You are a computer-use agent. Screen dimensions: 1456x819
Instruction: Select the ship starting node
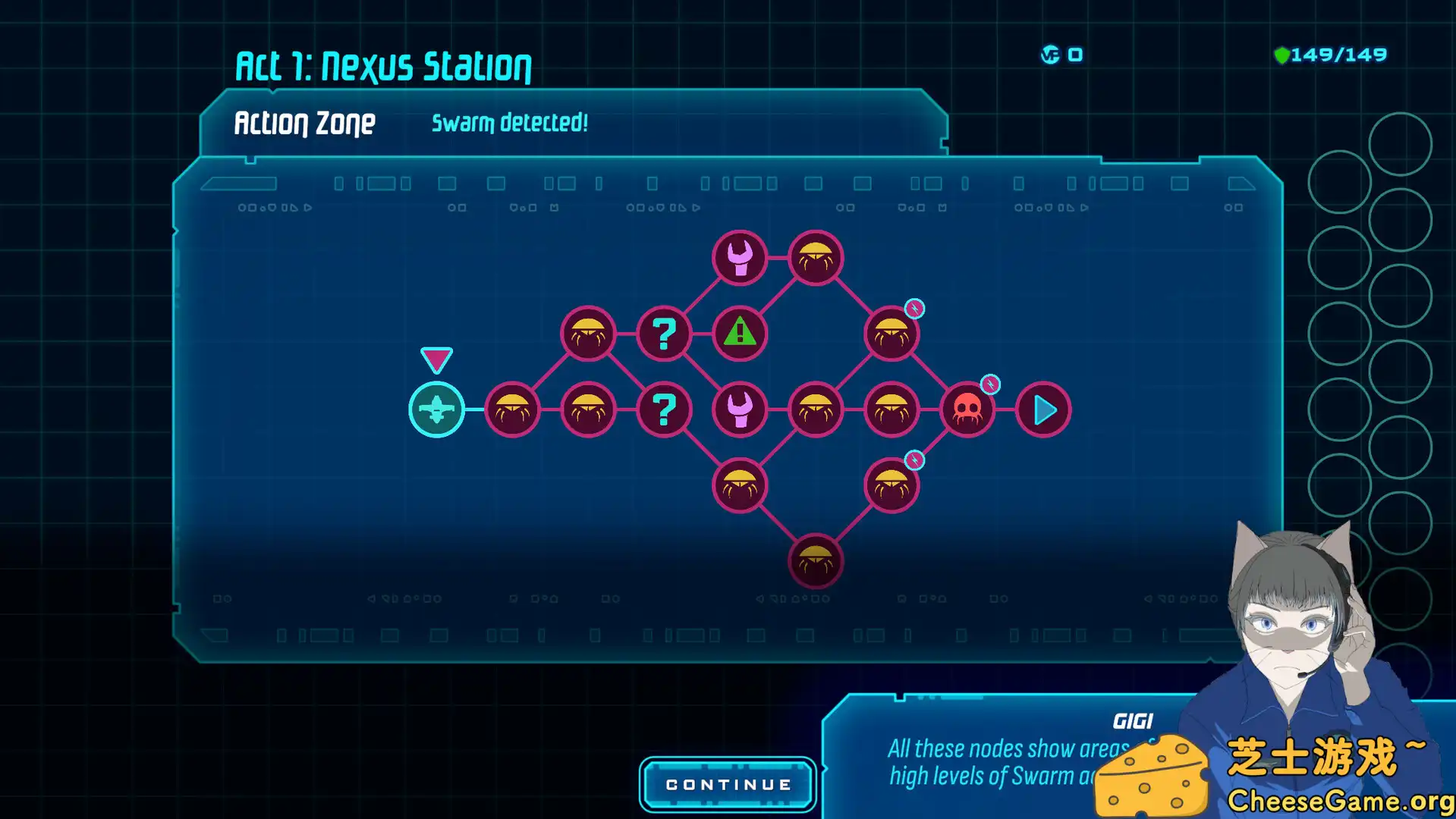[436, 409]
